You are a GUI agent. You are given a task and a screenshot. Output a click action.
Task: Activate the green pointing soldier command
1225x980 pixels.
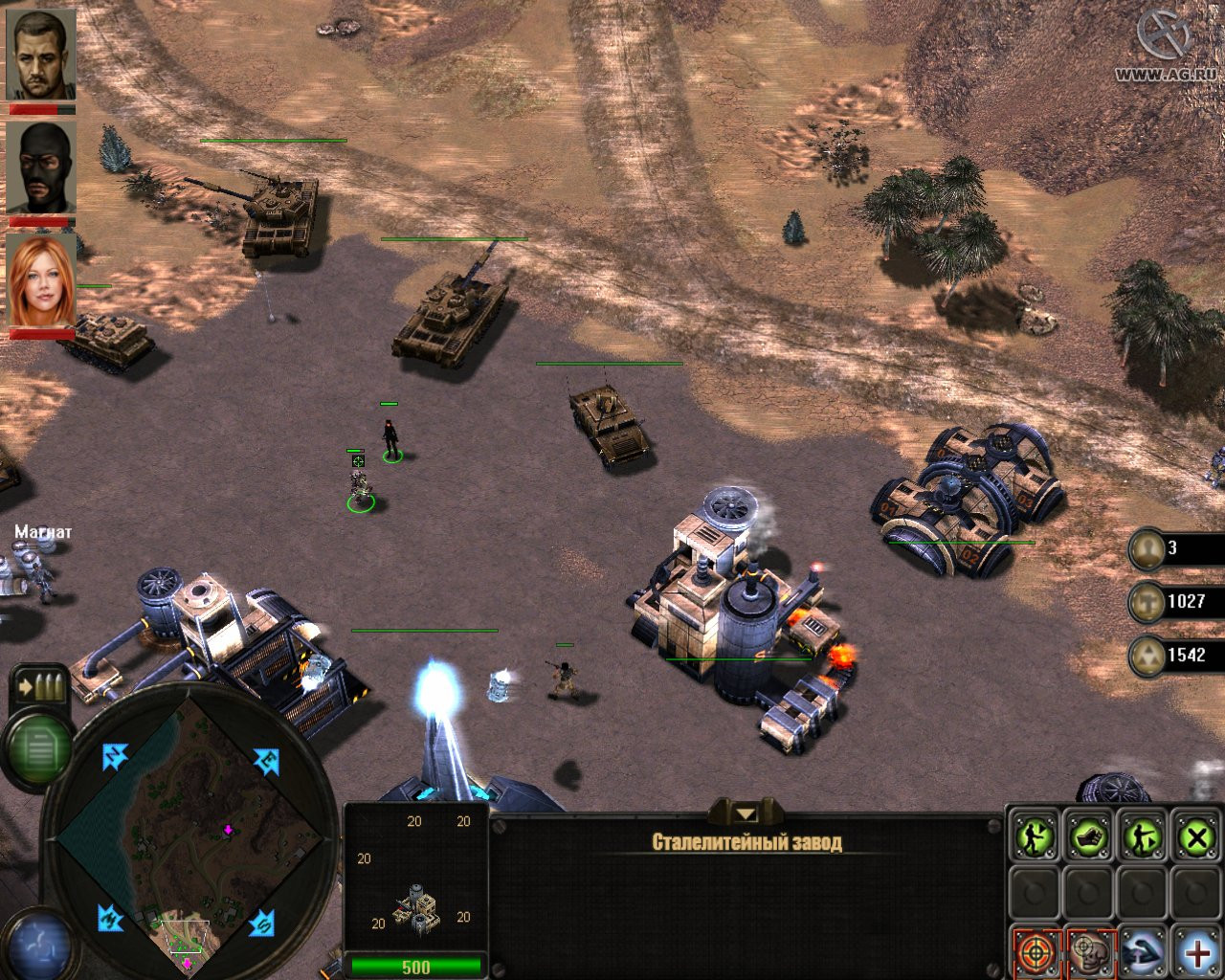pyautogui.click(x=1143, y=839)
